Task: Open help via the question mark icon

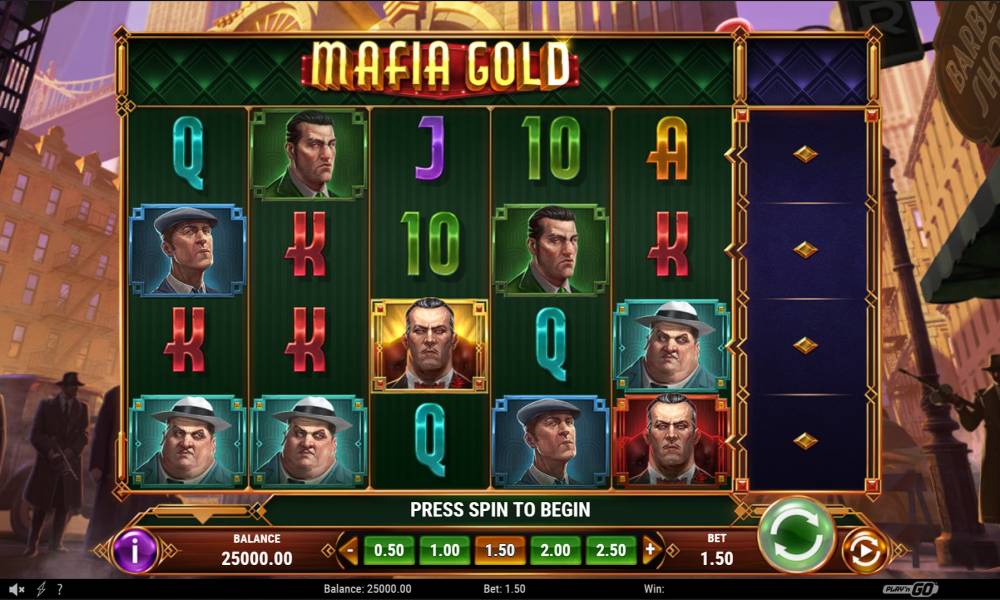Action: (60, 589)
